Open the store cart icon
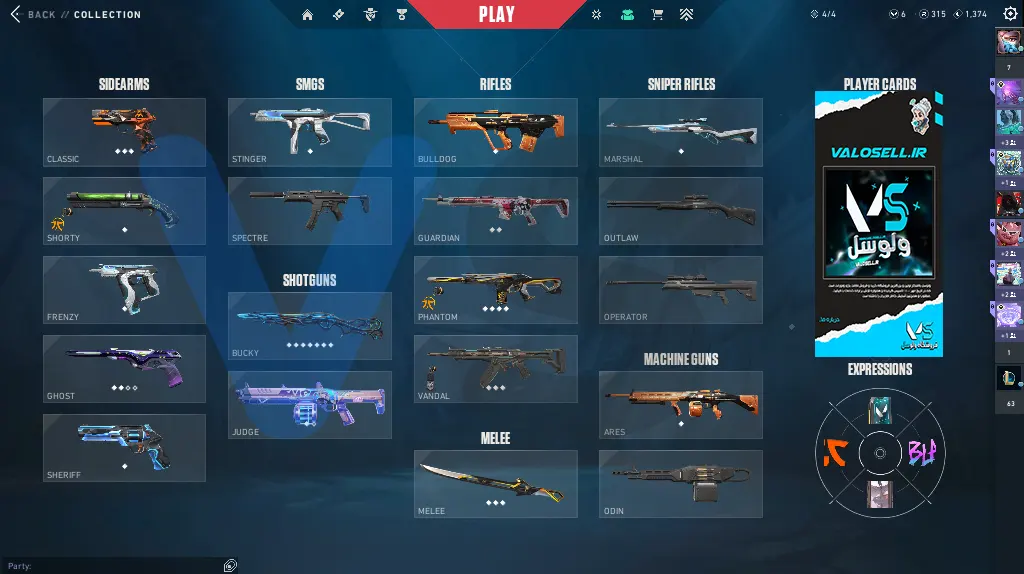The image size is (1024, 574). 657,15
